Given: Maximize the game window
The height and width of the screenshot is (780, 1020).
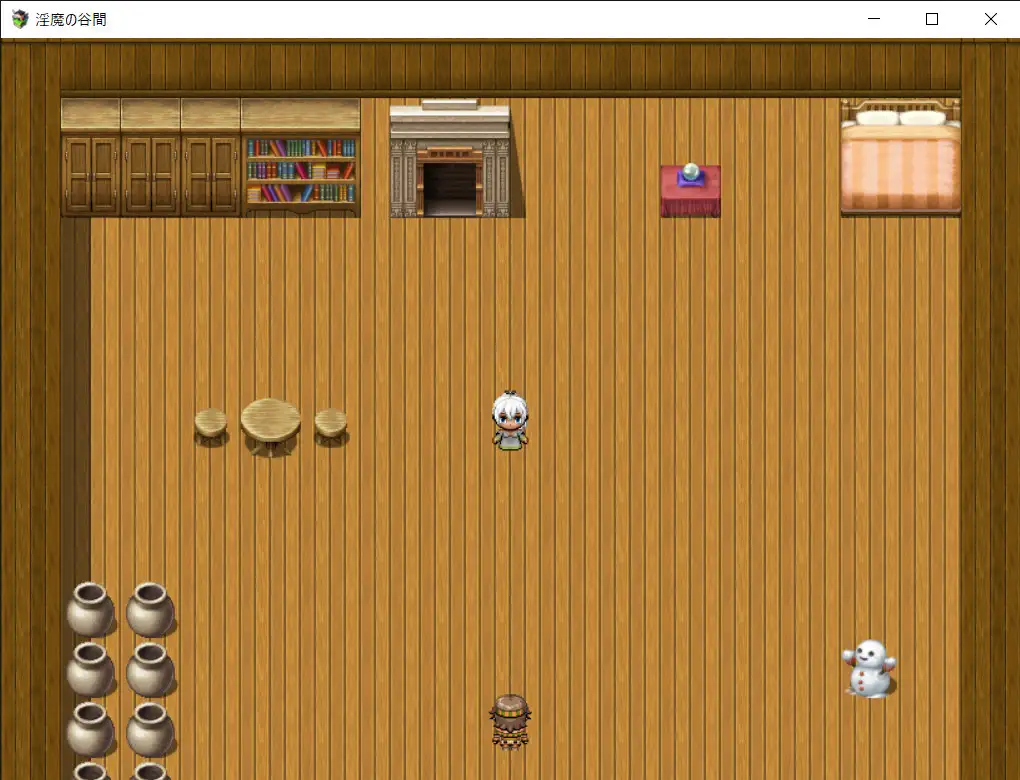Looking at the screenshot, I should 932,19.
